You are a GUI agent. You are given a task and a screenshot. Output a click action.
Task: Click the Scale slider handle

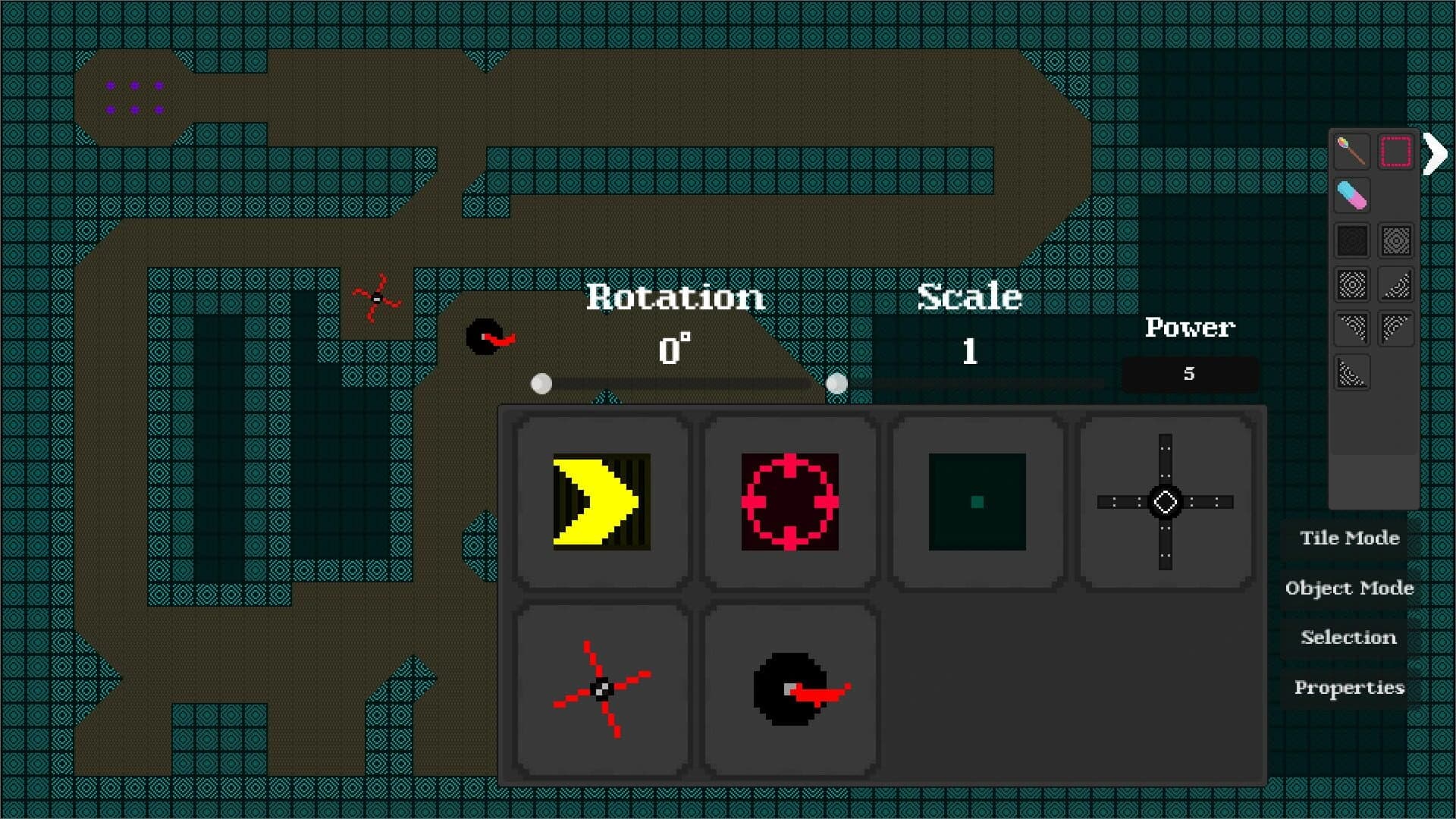click(x=836, y=384)
